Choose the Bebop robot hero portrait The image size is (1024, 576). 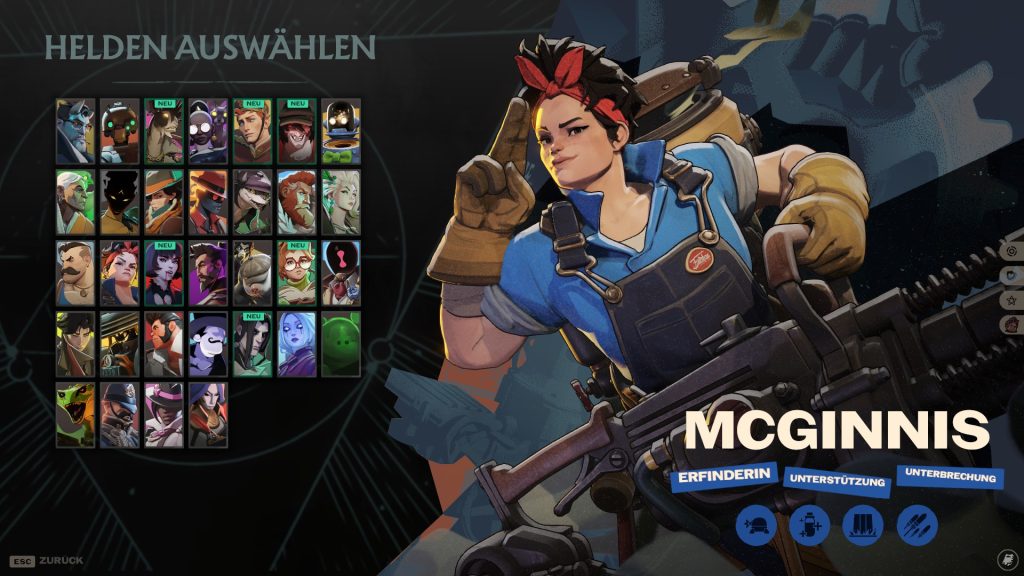tap(120, 131)
